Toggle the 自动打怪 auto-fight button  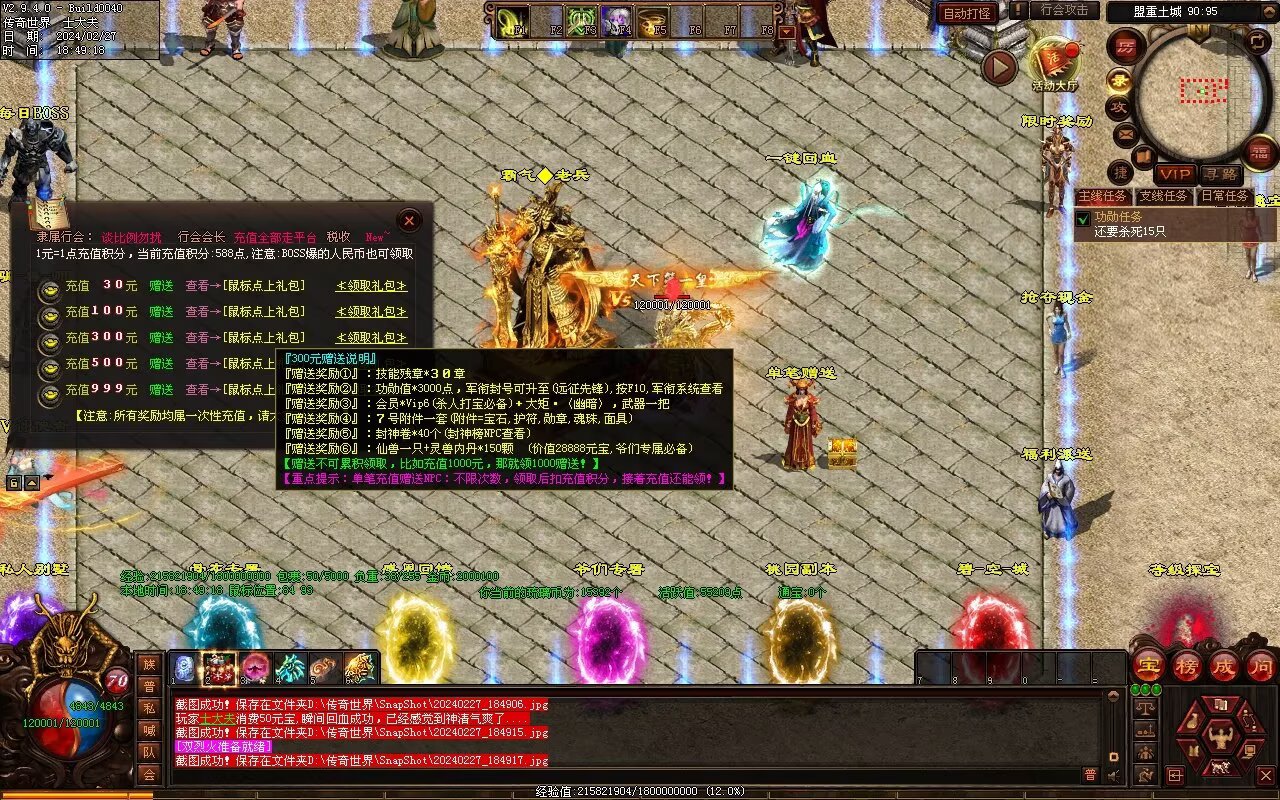967,13
